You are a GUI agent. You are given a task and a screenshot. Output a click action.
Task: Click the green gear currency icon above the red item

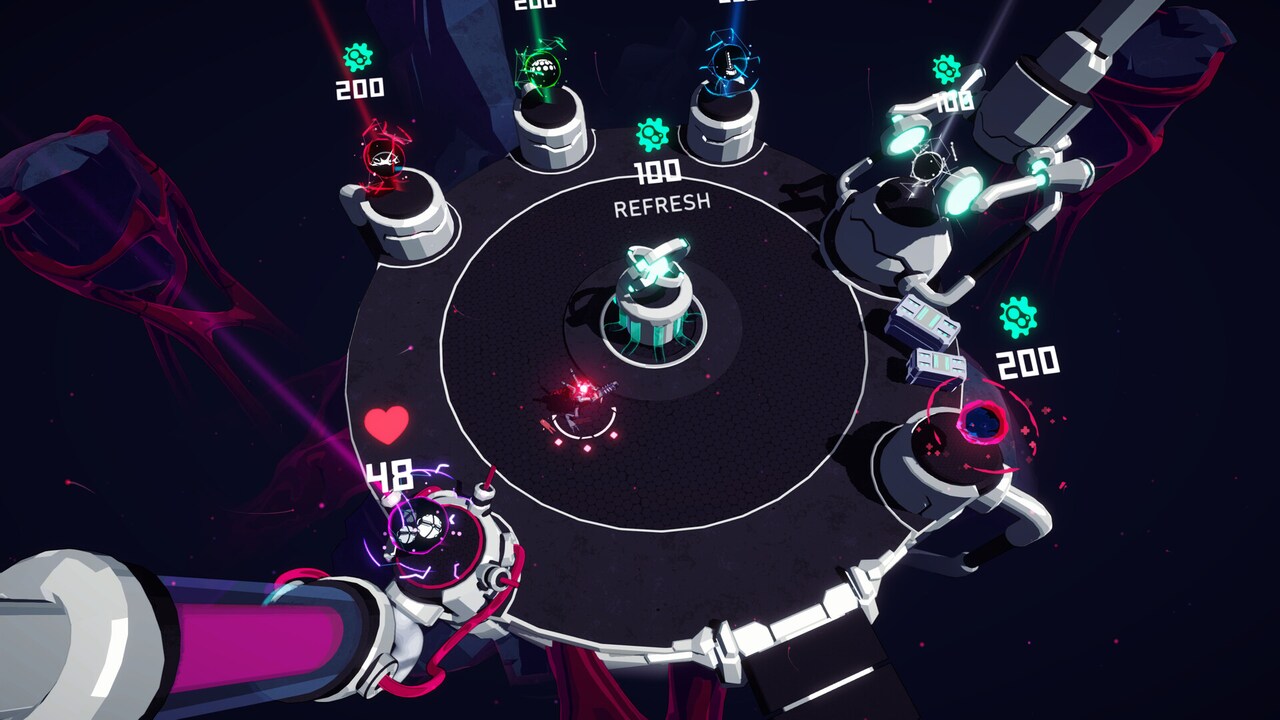[x=358, y=55]
